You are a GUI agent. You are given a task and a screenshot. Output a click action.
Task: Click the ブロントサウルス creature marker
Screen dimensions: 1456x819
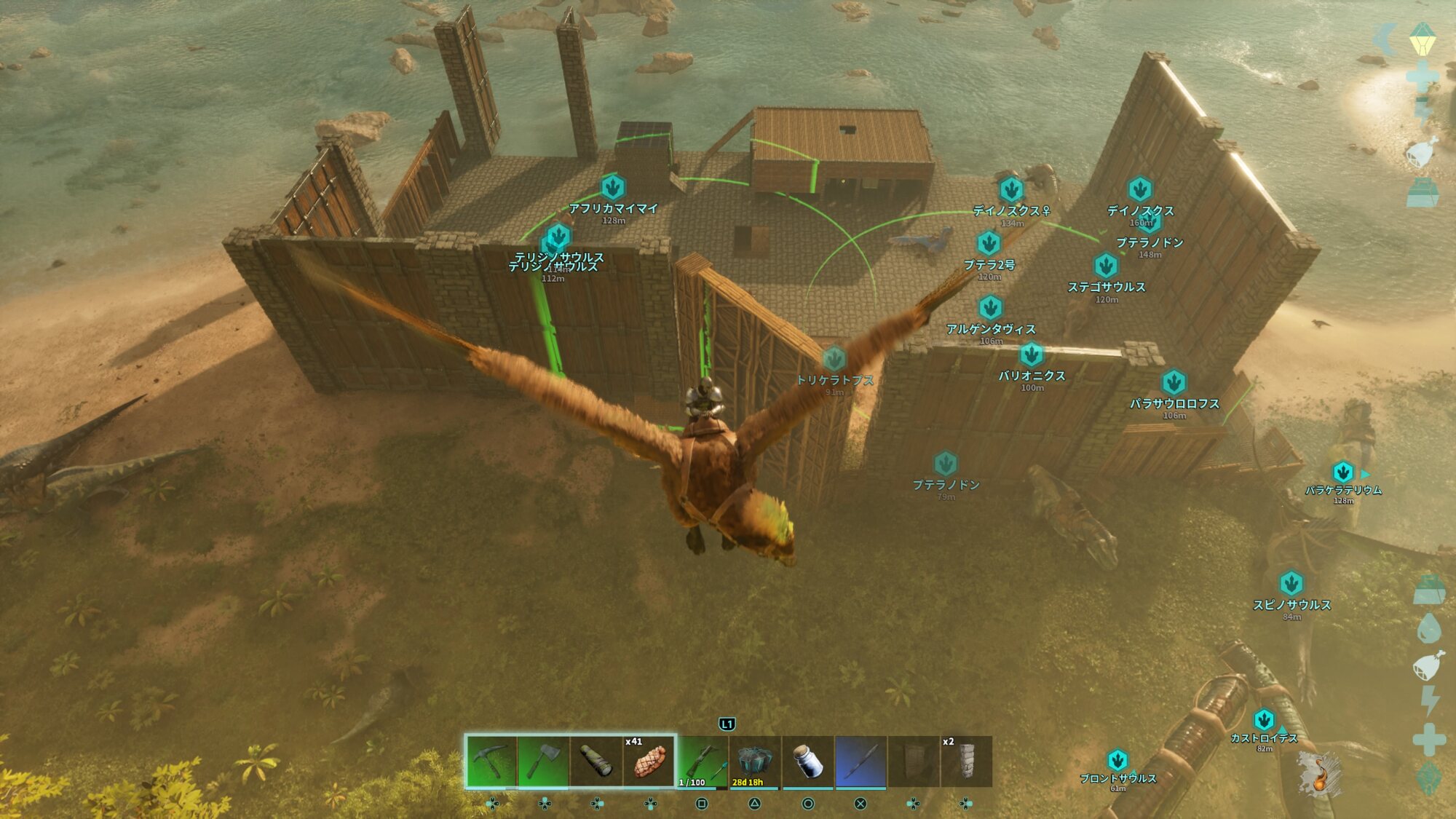click(x=1117, y=760)
